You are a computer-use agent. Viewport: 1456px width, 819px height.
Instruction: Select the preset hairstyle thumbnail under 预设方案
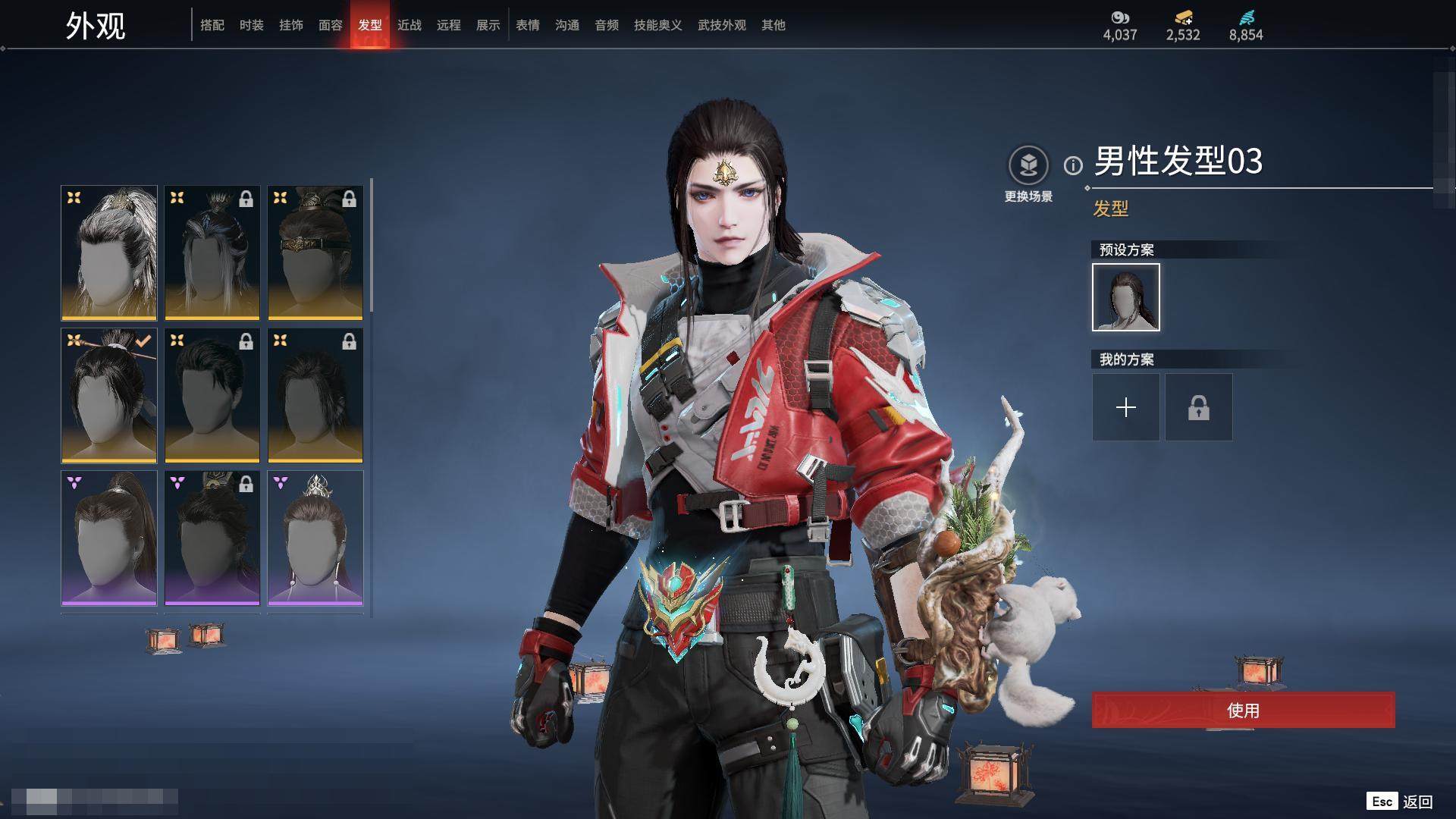pyautogui.click(x=1126, y=297)
